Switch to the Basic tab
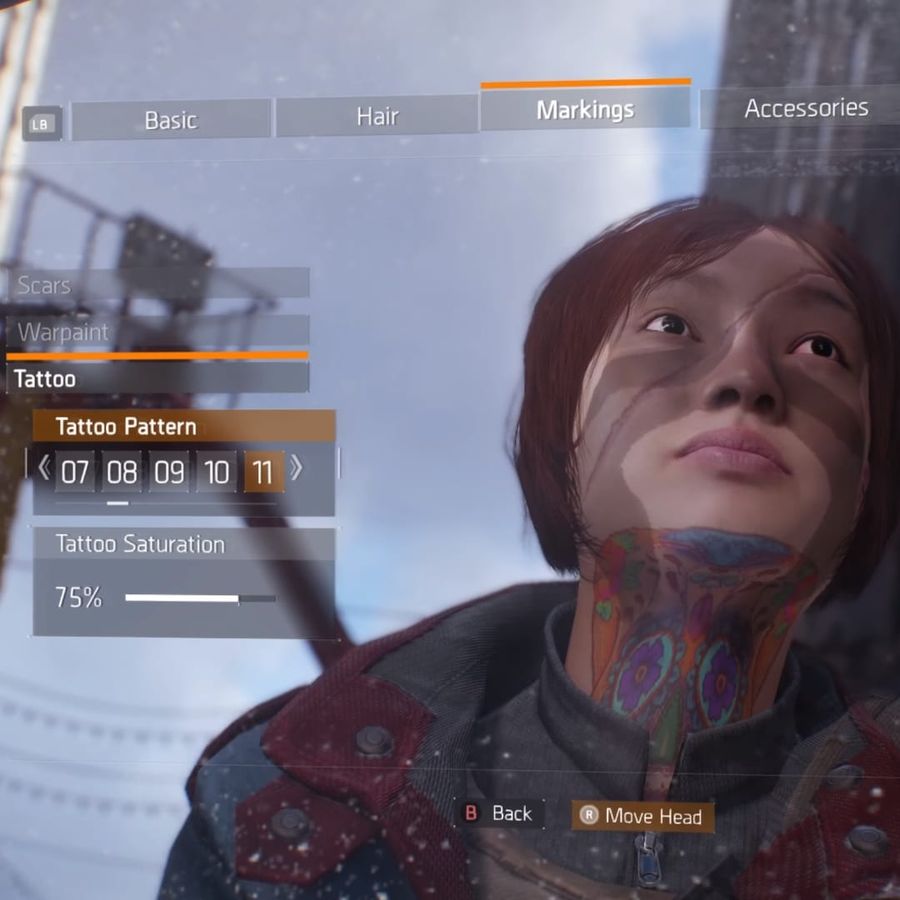This screenshot has height=900, width=900. click(x=171, y=120)
